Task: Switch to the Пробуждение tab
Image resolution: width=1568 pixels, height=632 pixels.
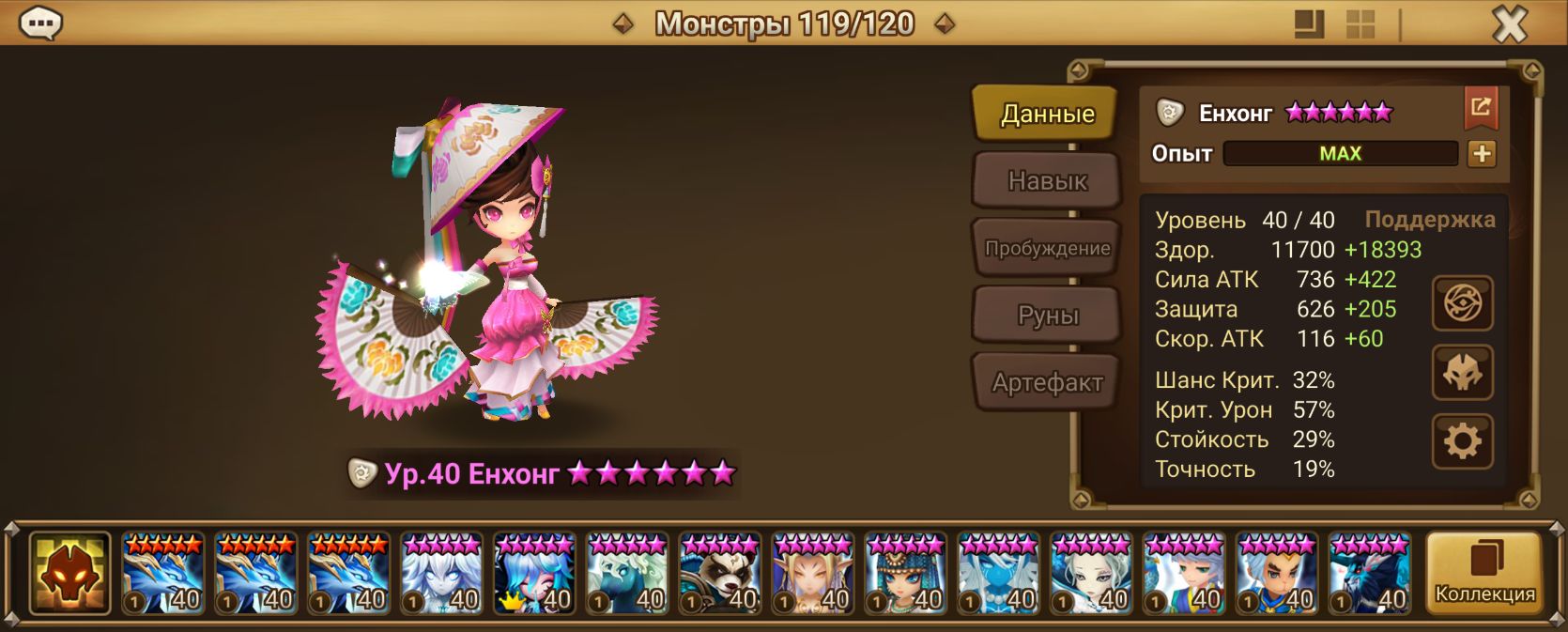Action: (x=1046, y=248)
